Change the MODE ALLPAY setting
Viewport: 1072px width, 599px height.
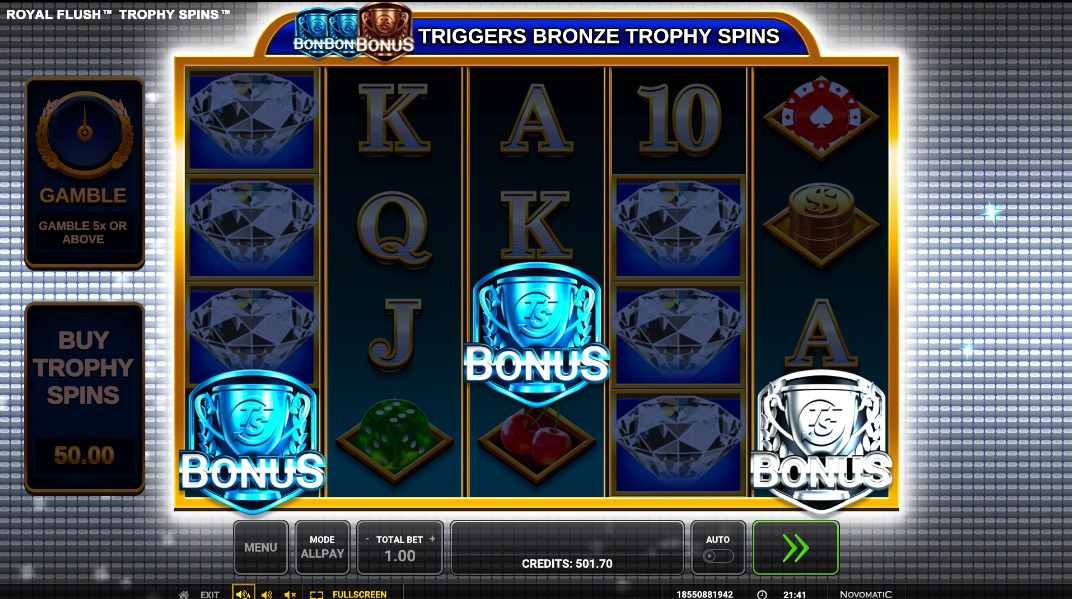coord(322,547)
